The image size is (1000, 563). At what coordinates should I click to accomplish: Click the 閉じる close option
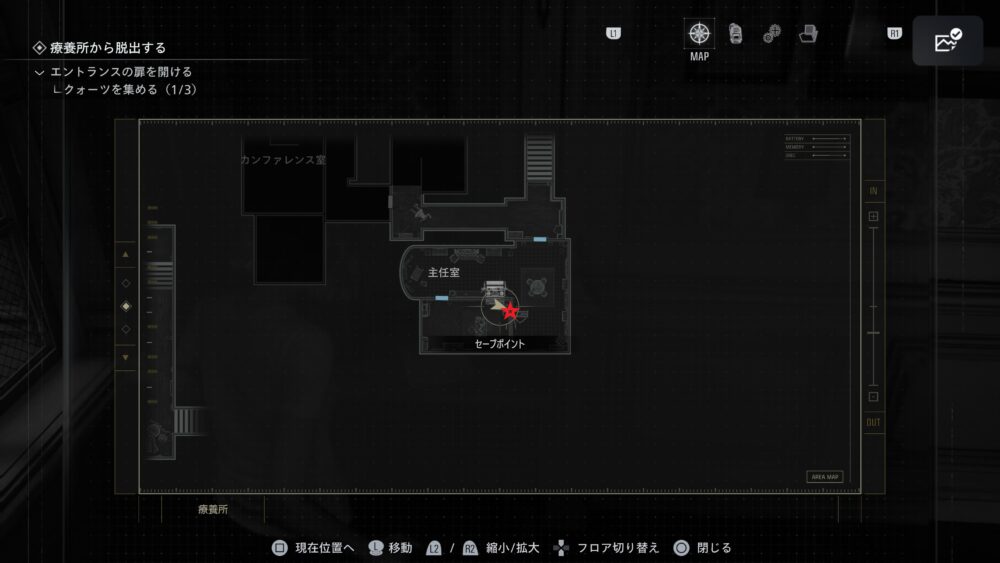703,548
